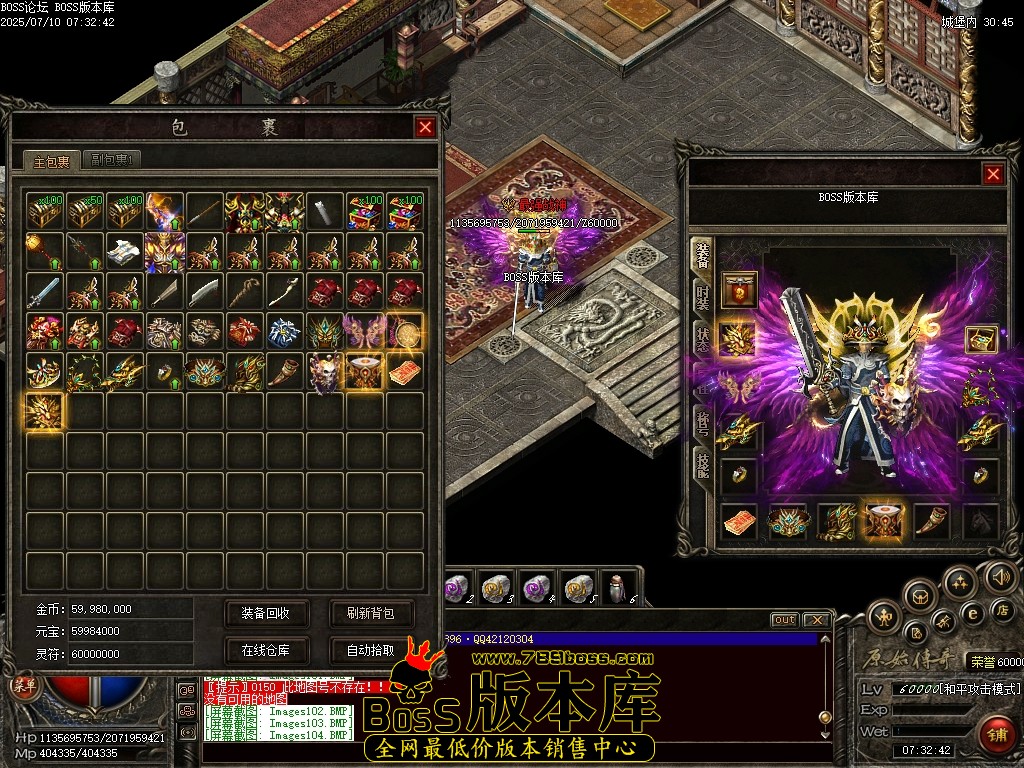The image size is (1024, 768).
Task: Select the purple butterfly wings in the bag
Action: coord(366,331)
